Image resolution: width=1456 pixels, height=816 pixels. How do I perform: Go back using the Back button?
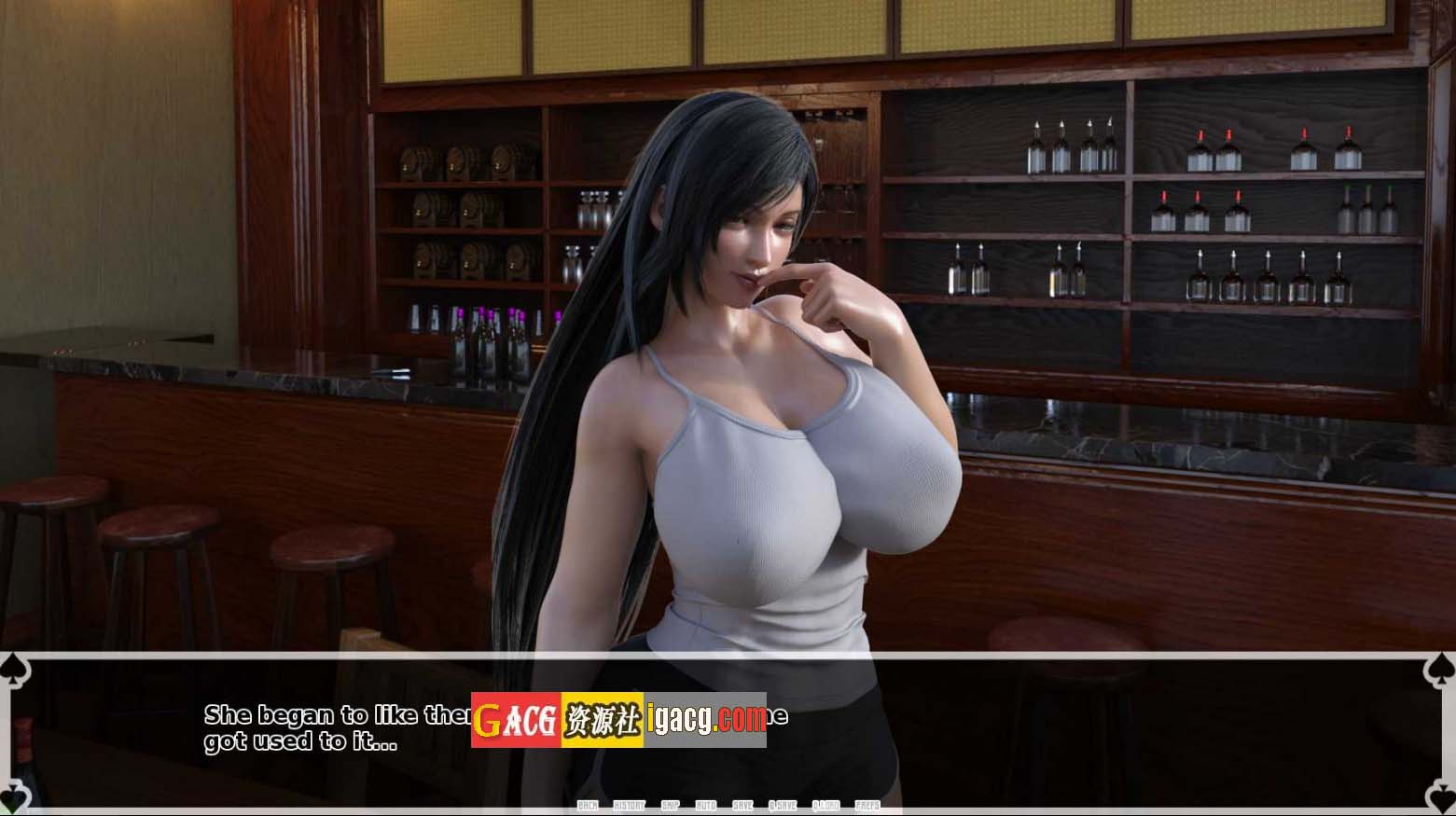click(588, 806)
